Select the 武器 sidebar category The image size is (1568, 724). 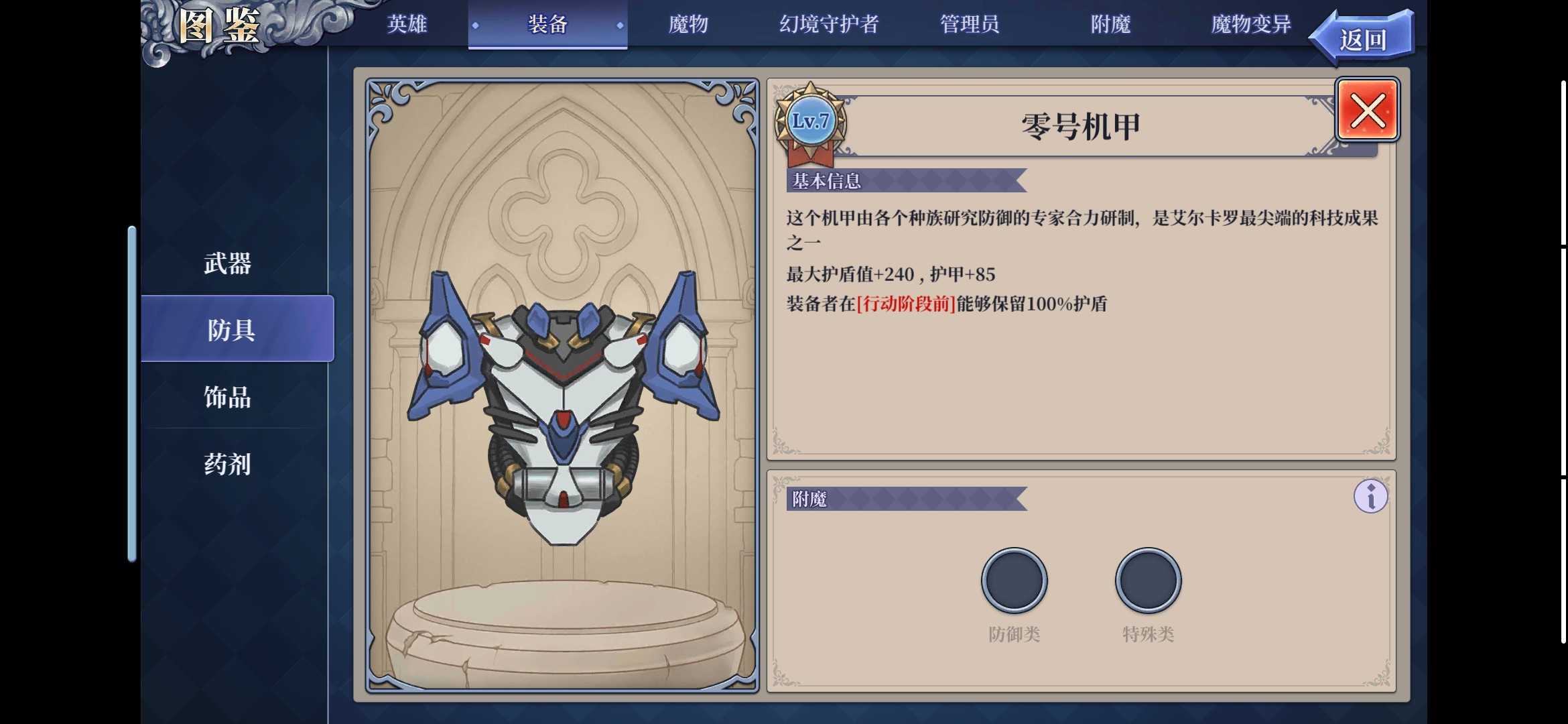pos(228,264)
